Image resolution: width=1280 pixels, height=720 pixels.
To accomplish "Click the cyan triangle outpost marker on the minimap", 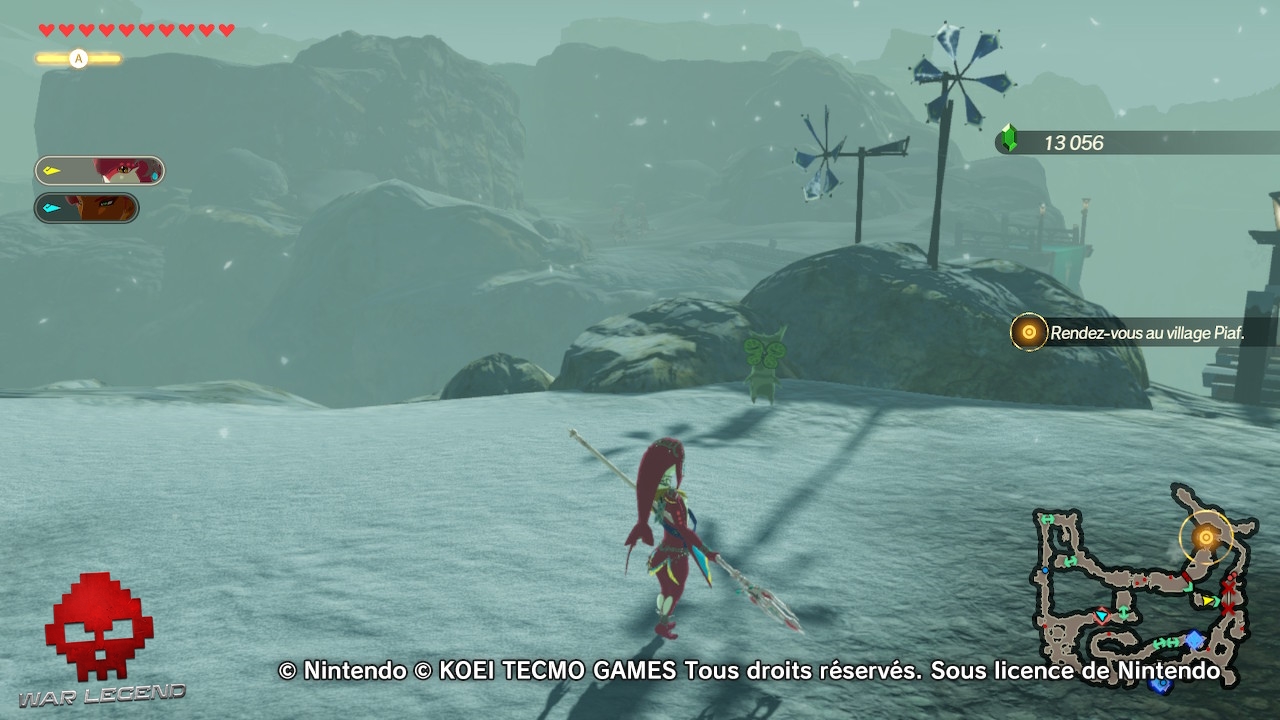I will [1101, 616].
